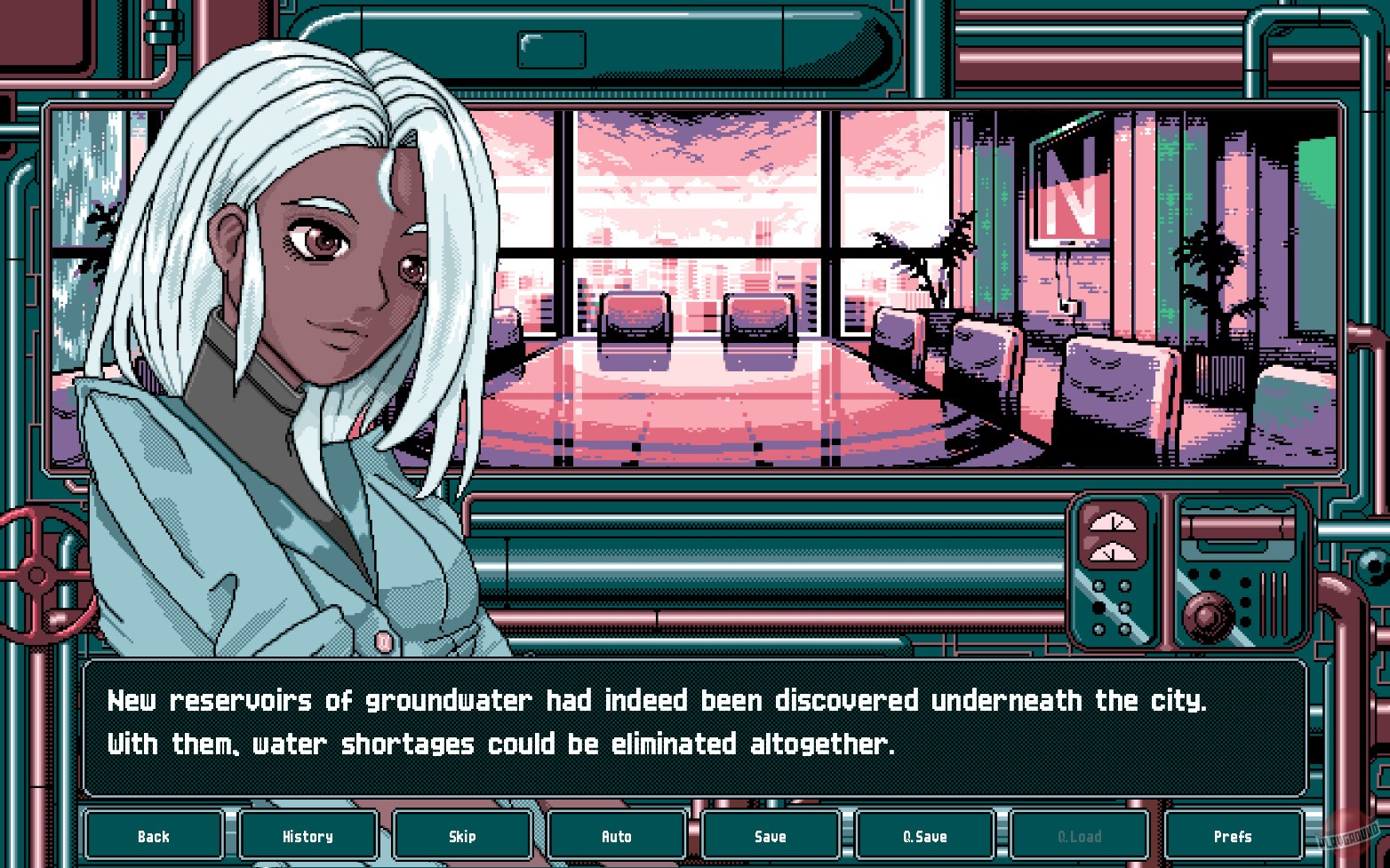
Task: Click the rotary knob on the control panel
Action: point(1209,616)
